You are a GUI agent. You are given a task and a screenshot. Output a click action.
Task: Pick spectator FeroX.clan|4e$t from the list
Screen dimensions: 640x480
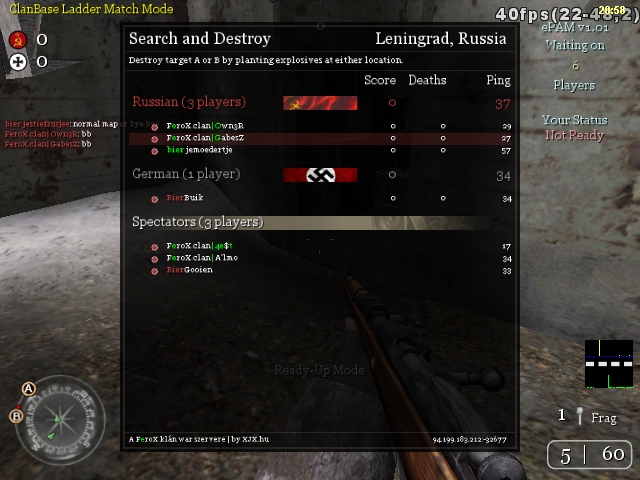point(199,246)
